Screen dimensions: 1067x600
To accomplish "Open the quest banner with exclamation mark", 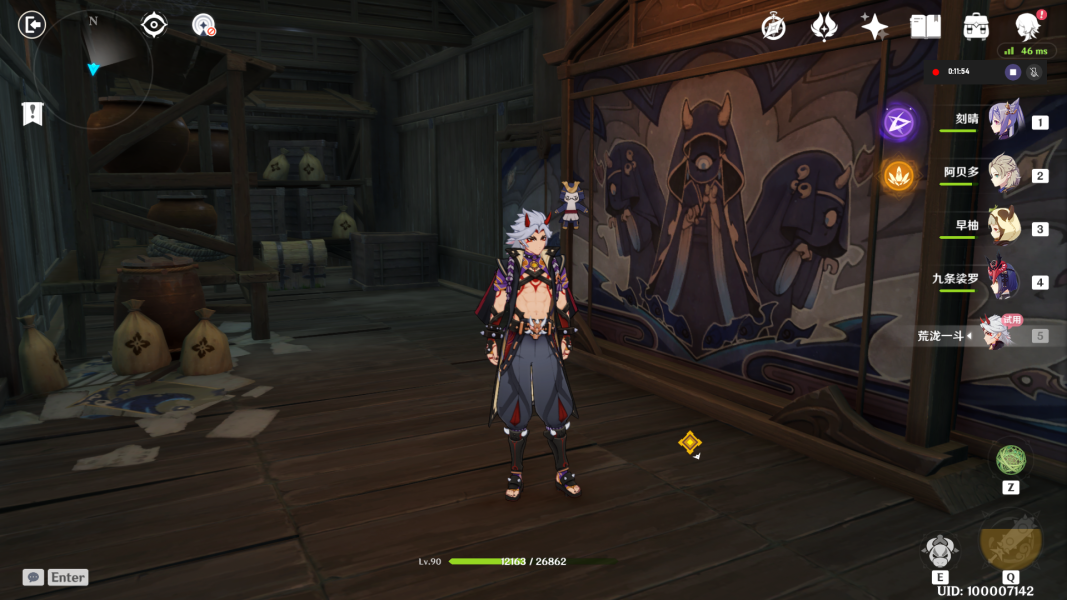I will 32,114.
